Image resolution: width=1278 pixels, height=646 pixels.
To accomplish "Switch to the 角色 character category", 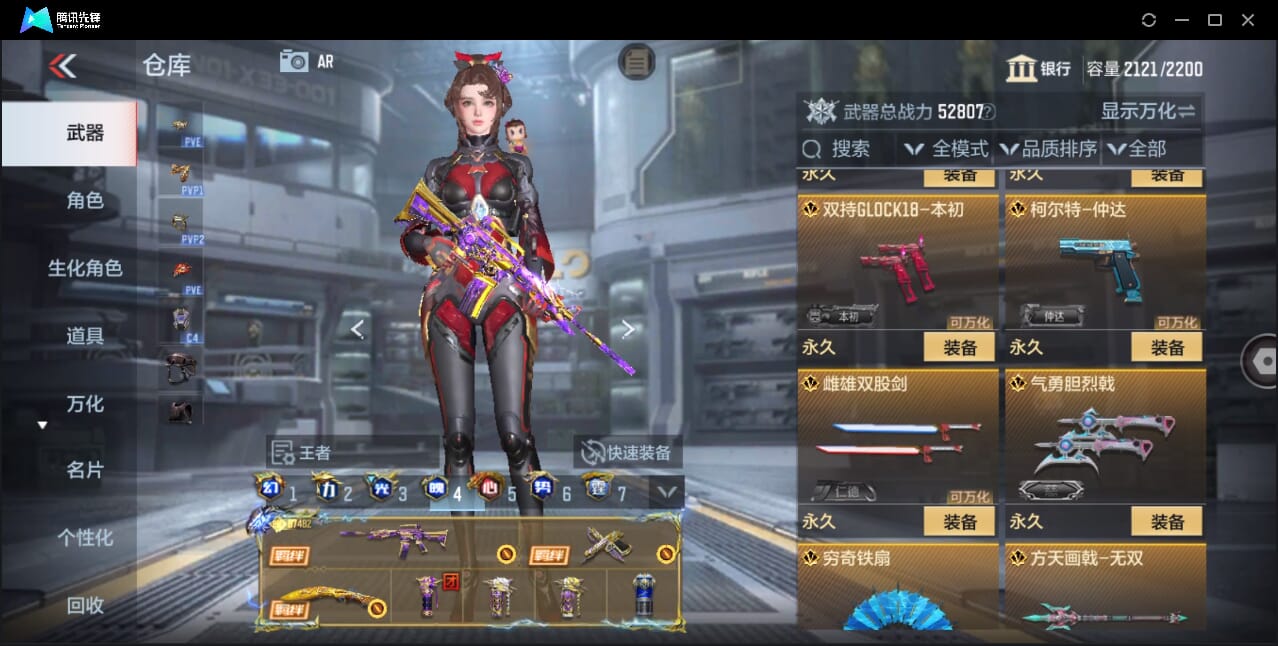I will [x=84, y=201].
